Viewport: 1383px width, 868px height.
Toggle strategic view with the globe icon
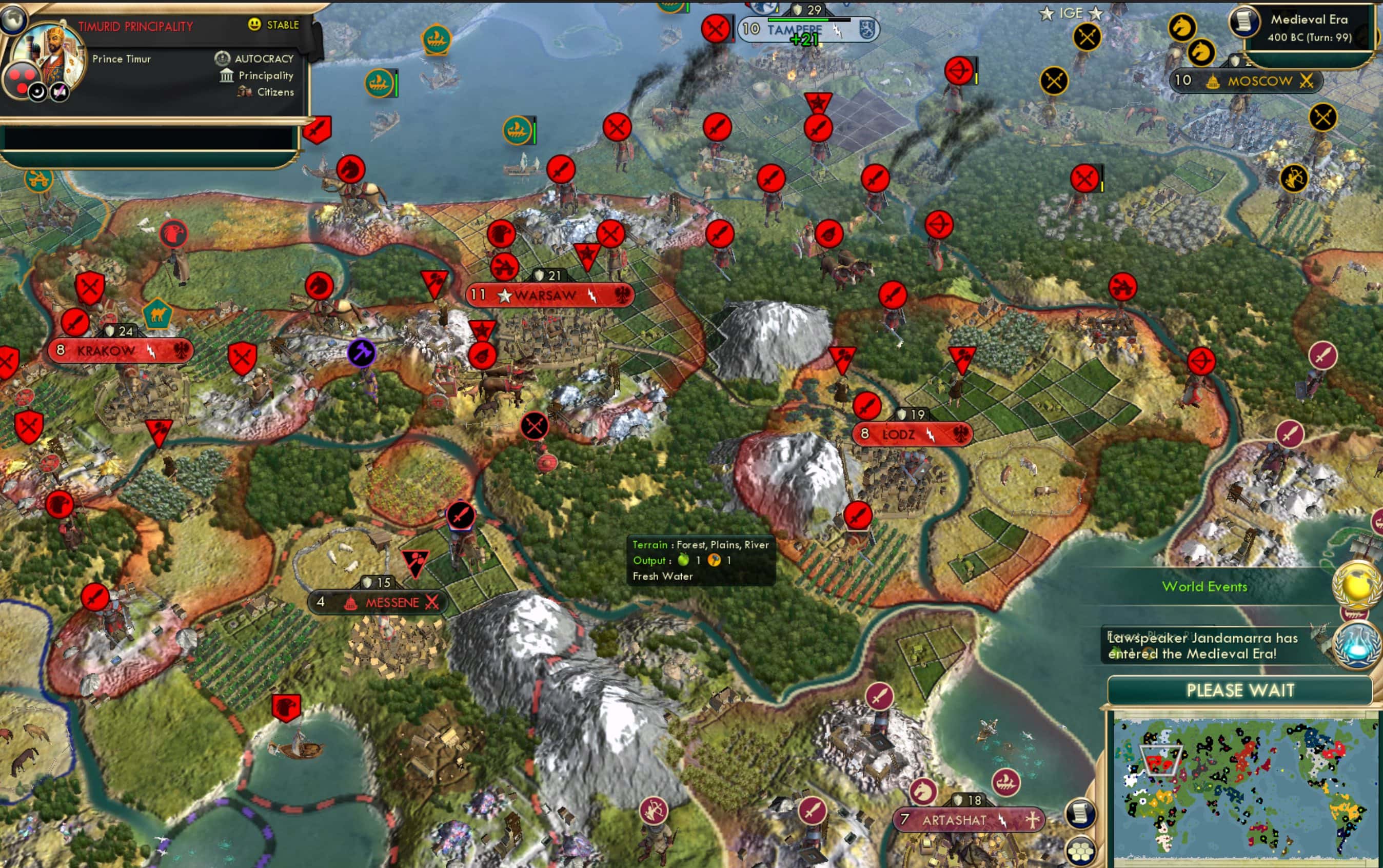point(13,21)
